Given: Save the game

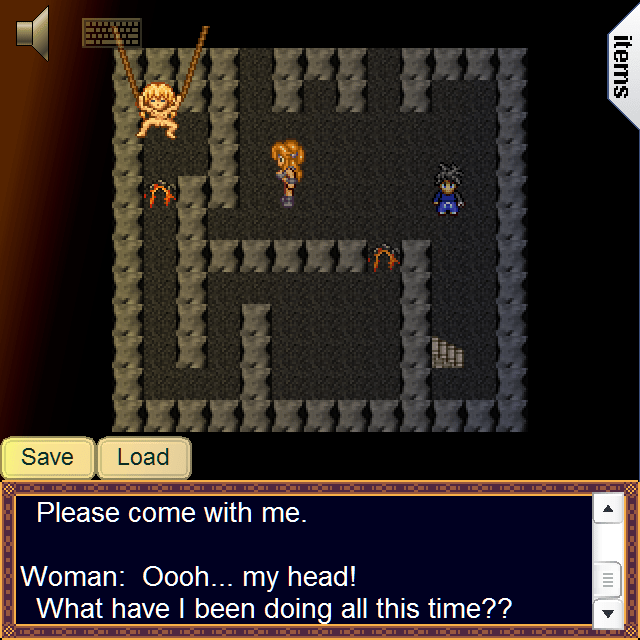Looking at the screenshot, I should point(48,458).
